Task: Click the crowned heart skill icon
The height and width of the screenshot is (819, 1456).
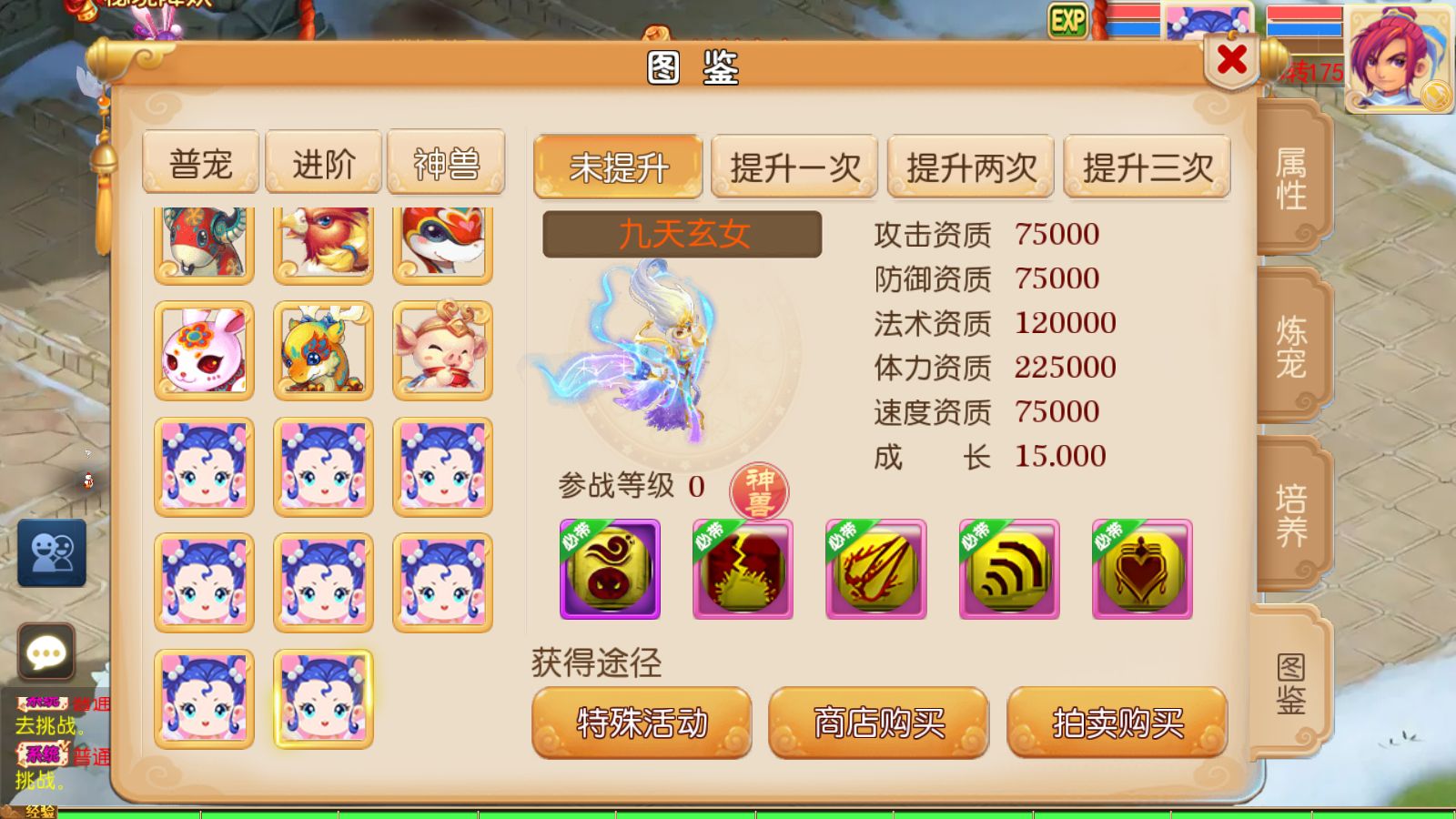Action: tap(1140, 569)
